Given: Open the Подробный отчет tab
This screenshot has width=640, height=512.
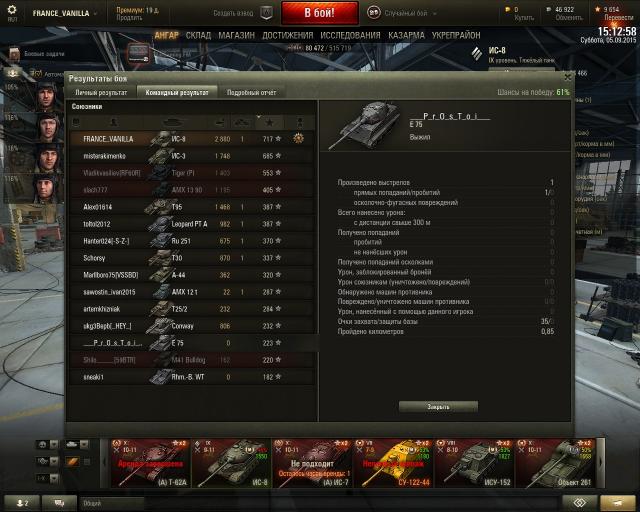Looking at the screenshot, I should 250,91.
